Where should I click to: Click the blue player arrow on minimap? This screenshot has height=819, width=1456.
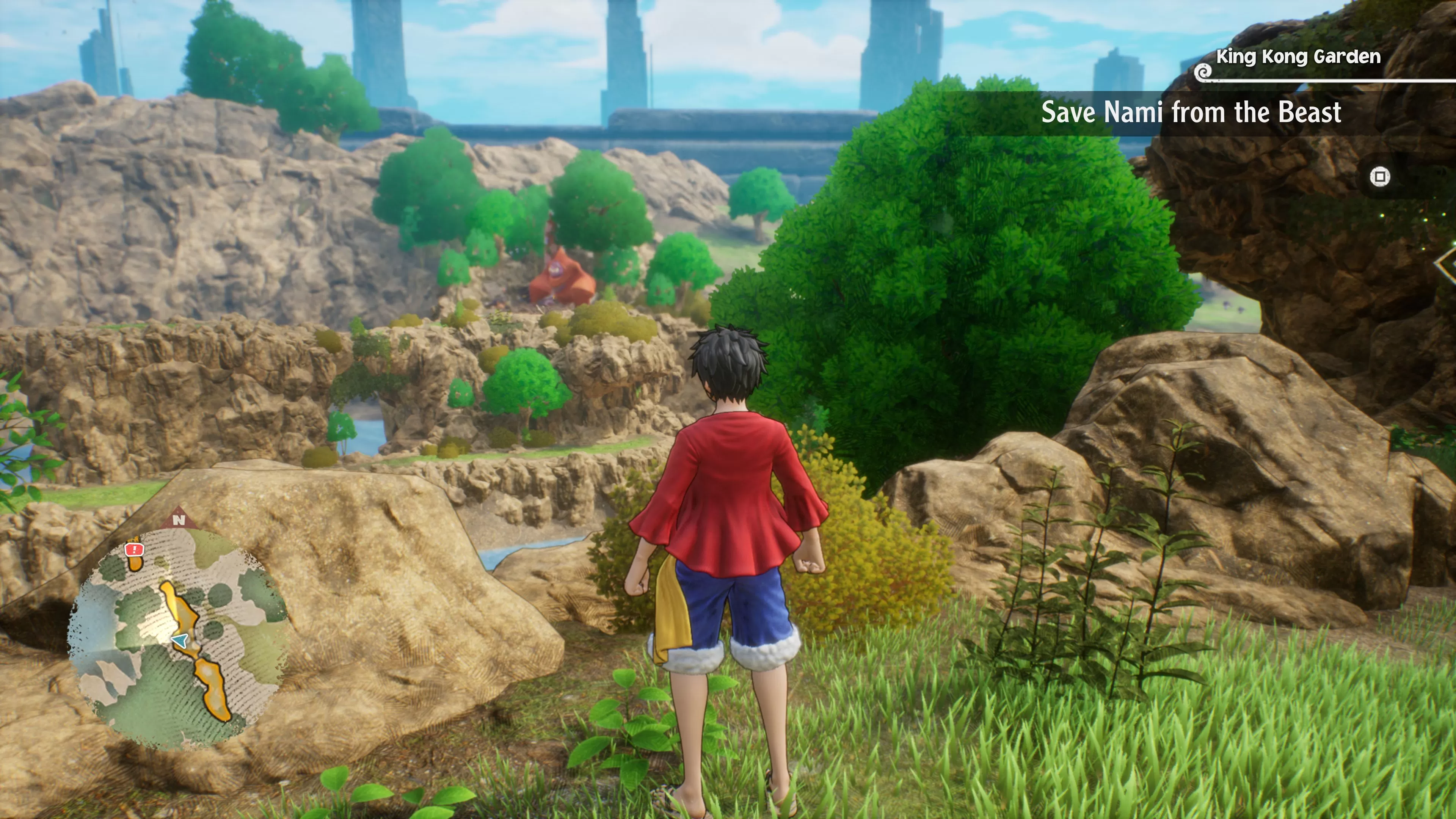click(x=180, y=640)
